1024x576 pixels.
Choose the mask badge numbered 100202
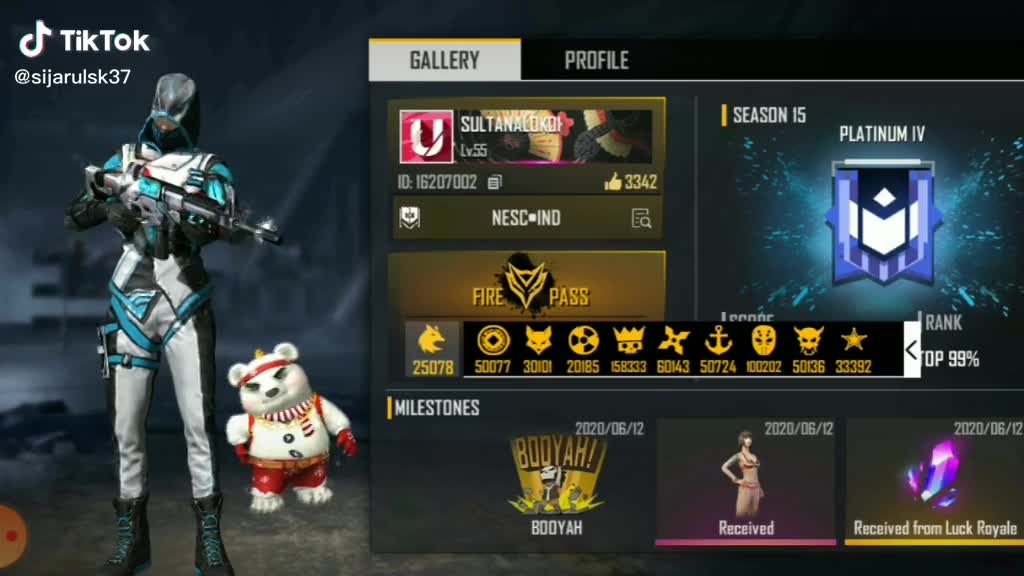tap(764, 349)
